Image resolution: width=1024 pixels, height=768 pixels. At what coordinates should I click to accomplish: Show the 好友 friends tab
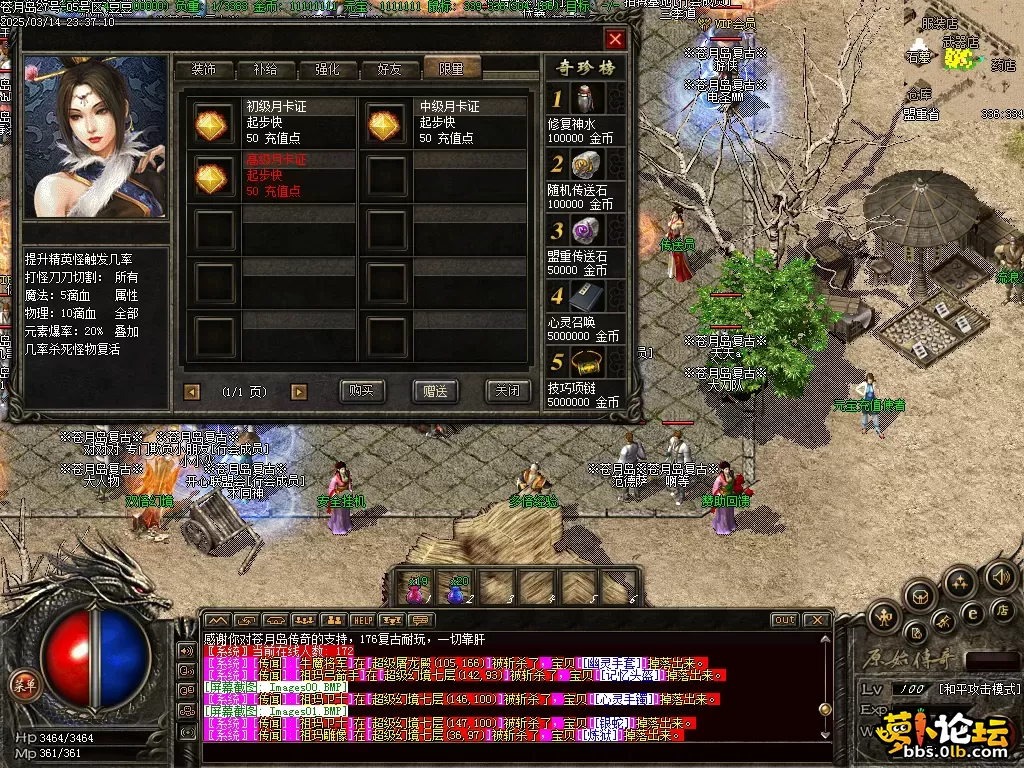pos(390,69)
